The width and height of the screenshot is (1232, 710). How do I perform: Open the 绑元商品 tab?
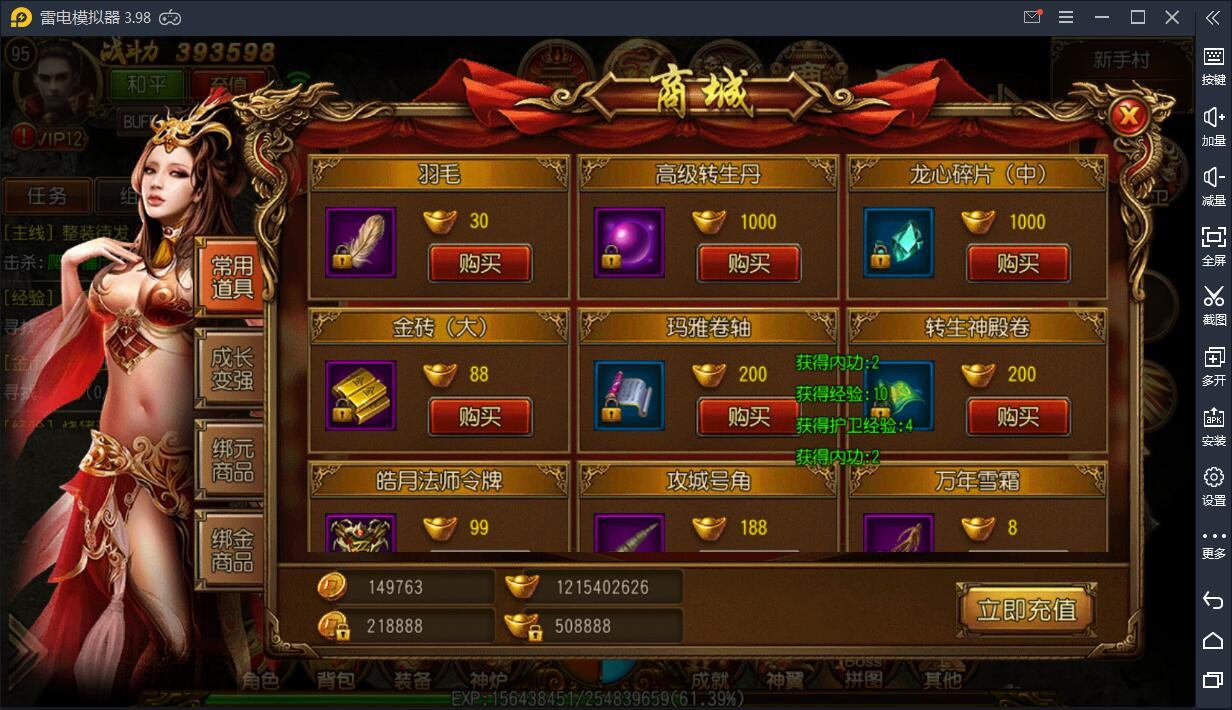pos(231,458)
